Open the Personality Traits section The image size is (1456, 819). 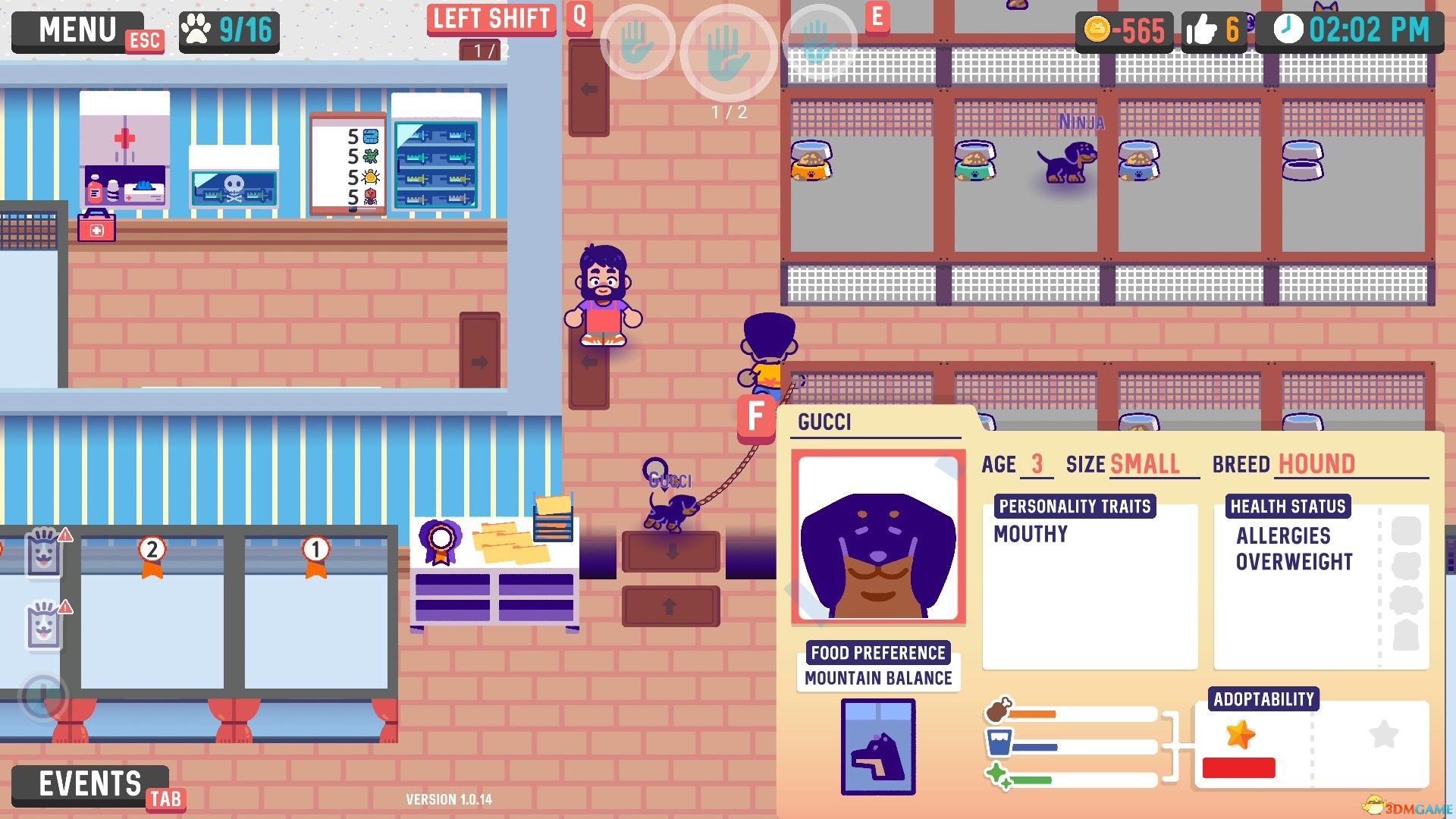[1075, 506]
